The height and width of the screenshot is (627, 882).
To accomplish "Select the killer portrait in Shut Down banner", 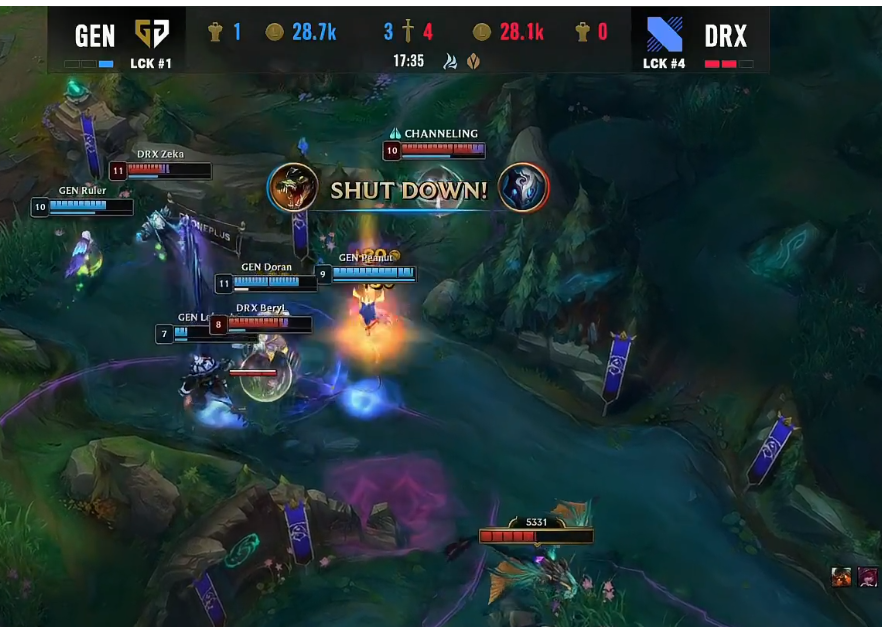I will [x=292, y=188].
